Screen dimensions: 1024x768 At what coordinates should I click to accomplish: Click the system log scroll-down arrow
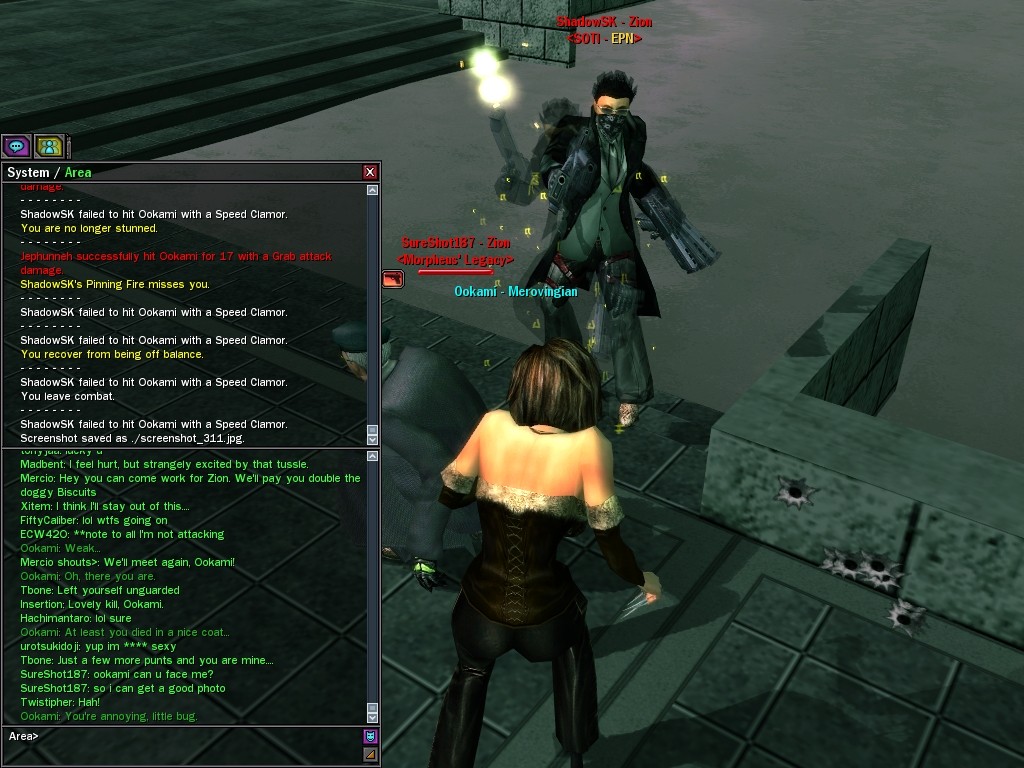[x=373, y=439]
